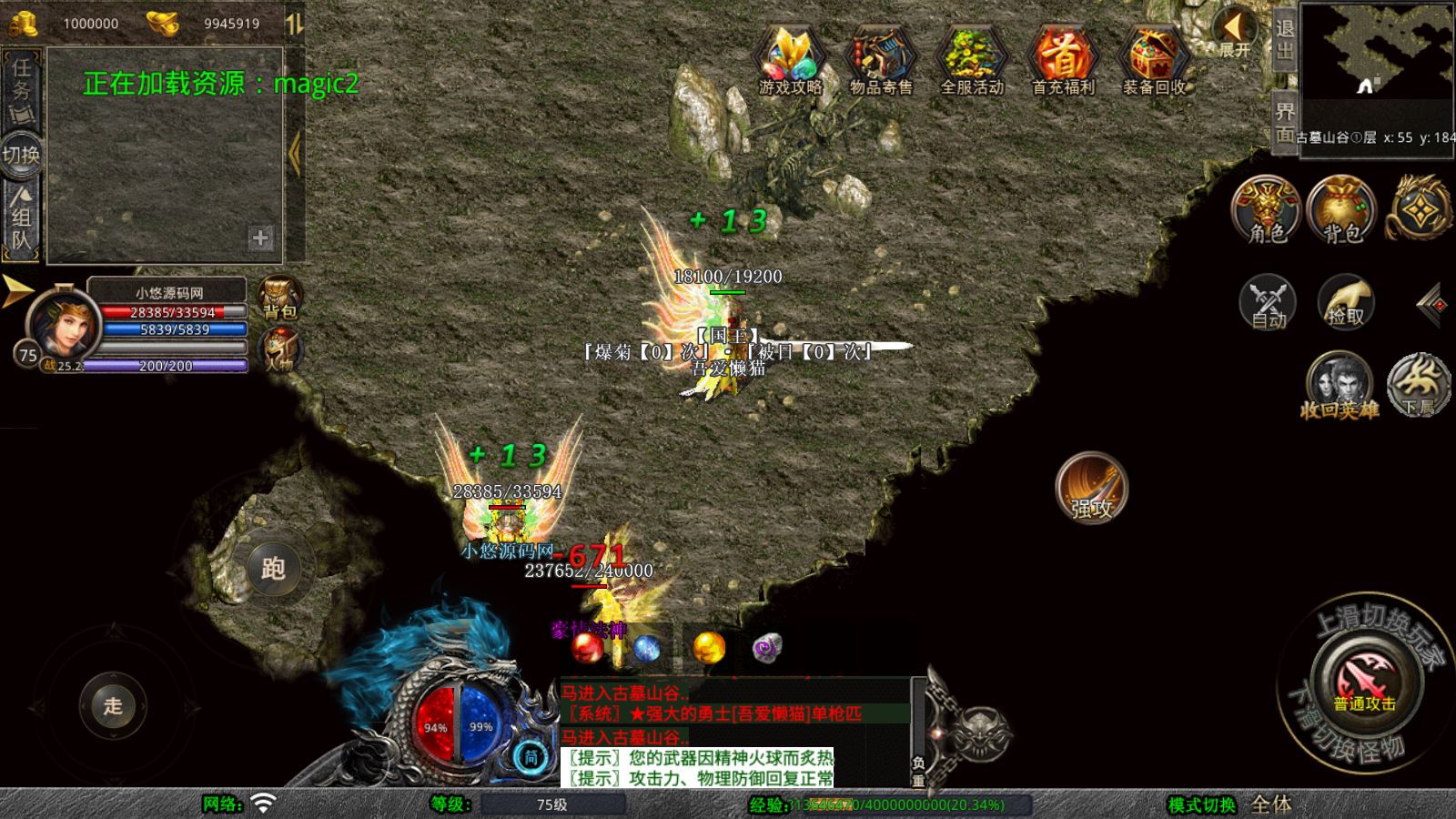
Task: Tap the 跑 run button
Action: [x=273, y=569]
